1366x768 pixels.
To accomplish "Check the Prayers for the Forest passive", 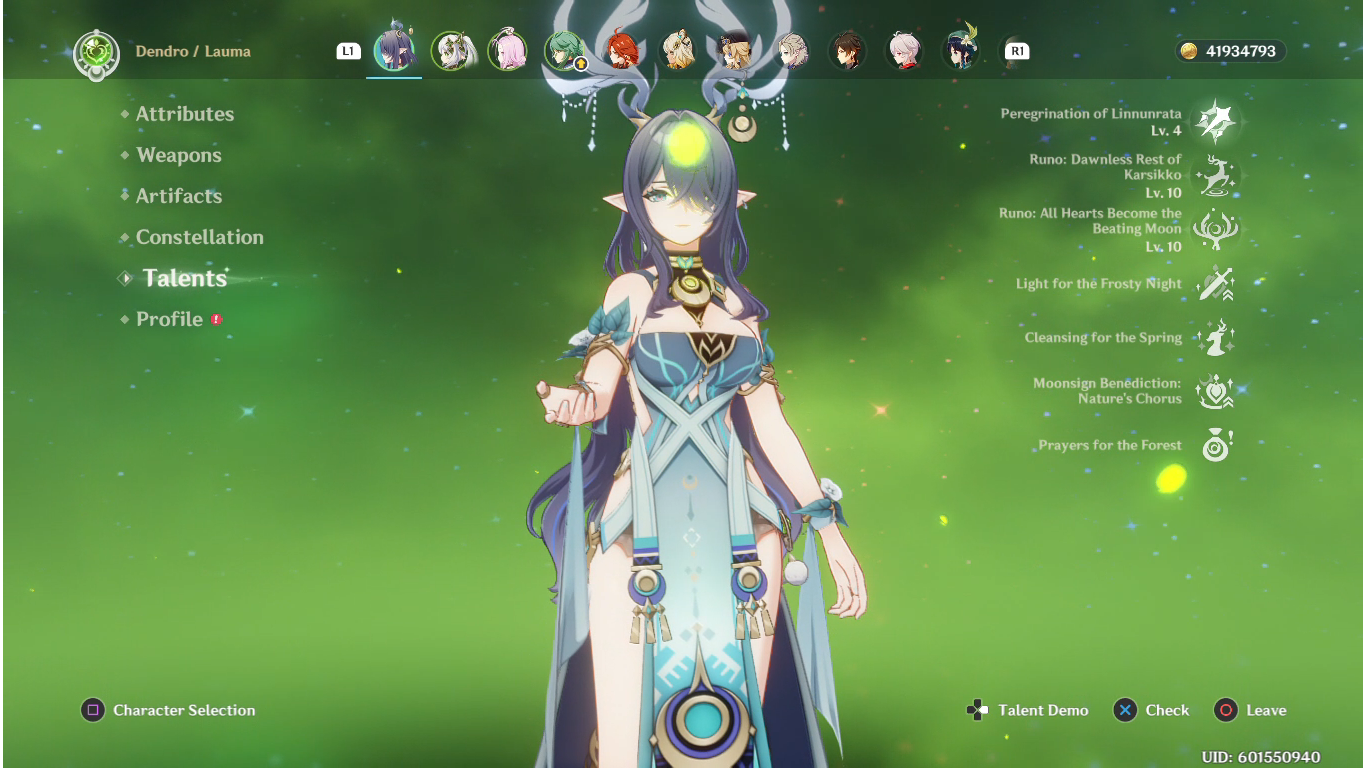I will pos(1216,446).
